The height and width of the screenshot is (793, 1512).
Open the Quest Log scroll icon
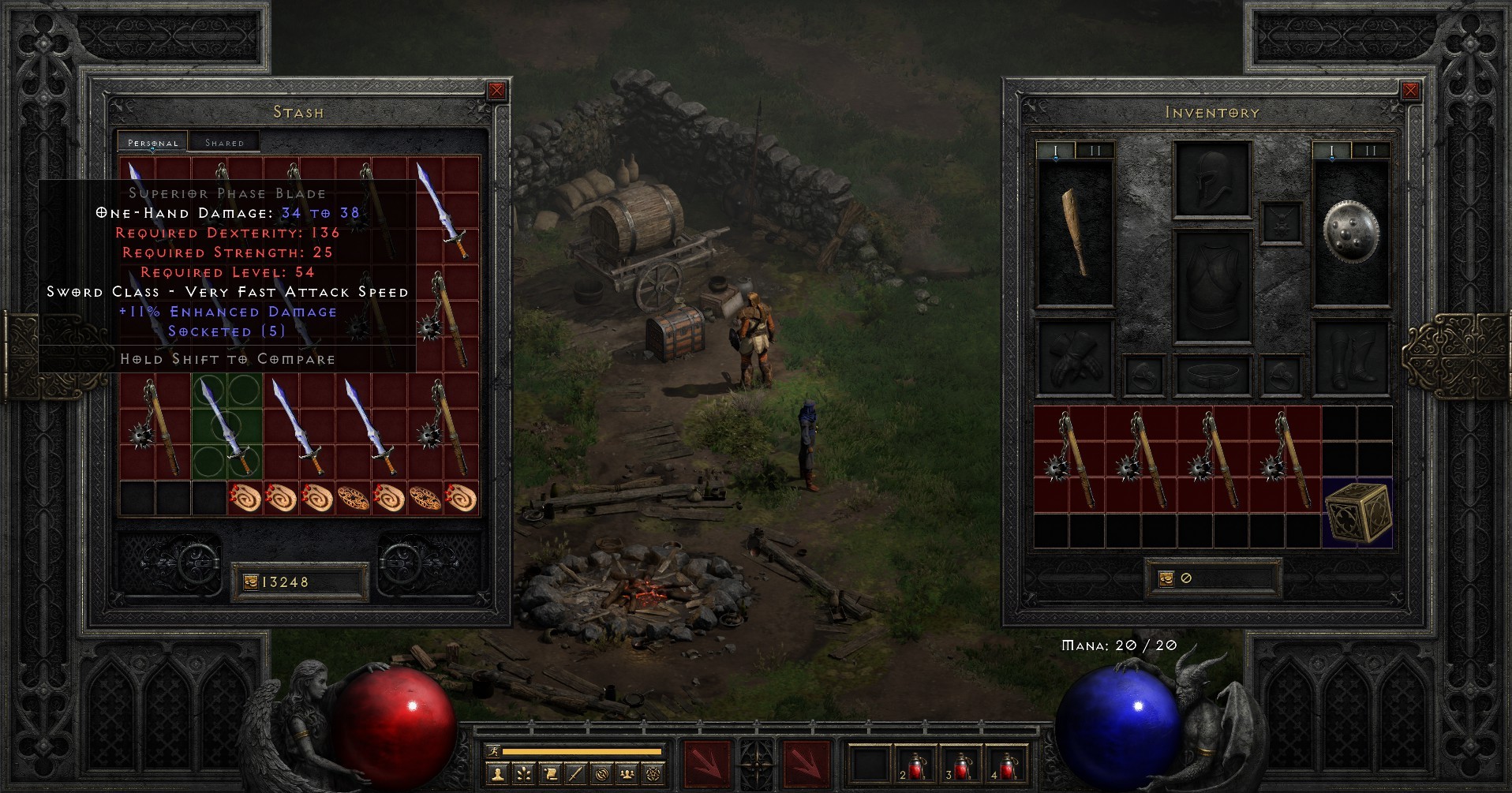(x=550, y=774)
